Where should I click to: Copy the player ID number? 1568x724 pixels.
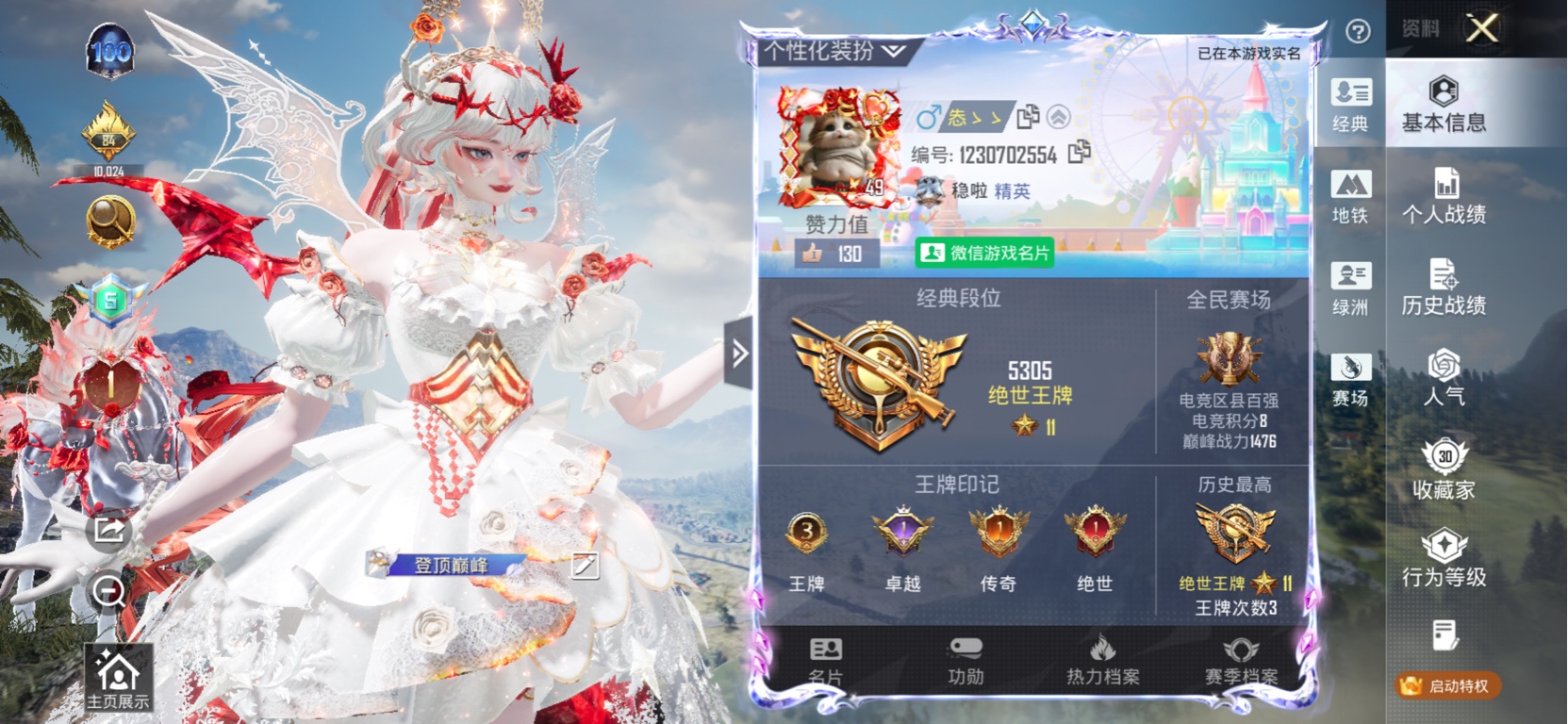point(1080,153)
